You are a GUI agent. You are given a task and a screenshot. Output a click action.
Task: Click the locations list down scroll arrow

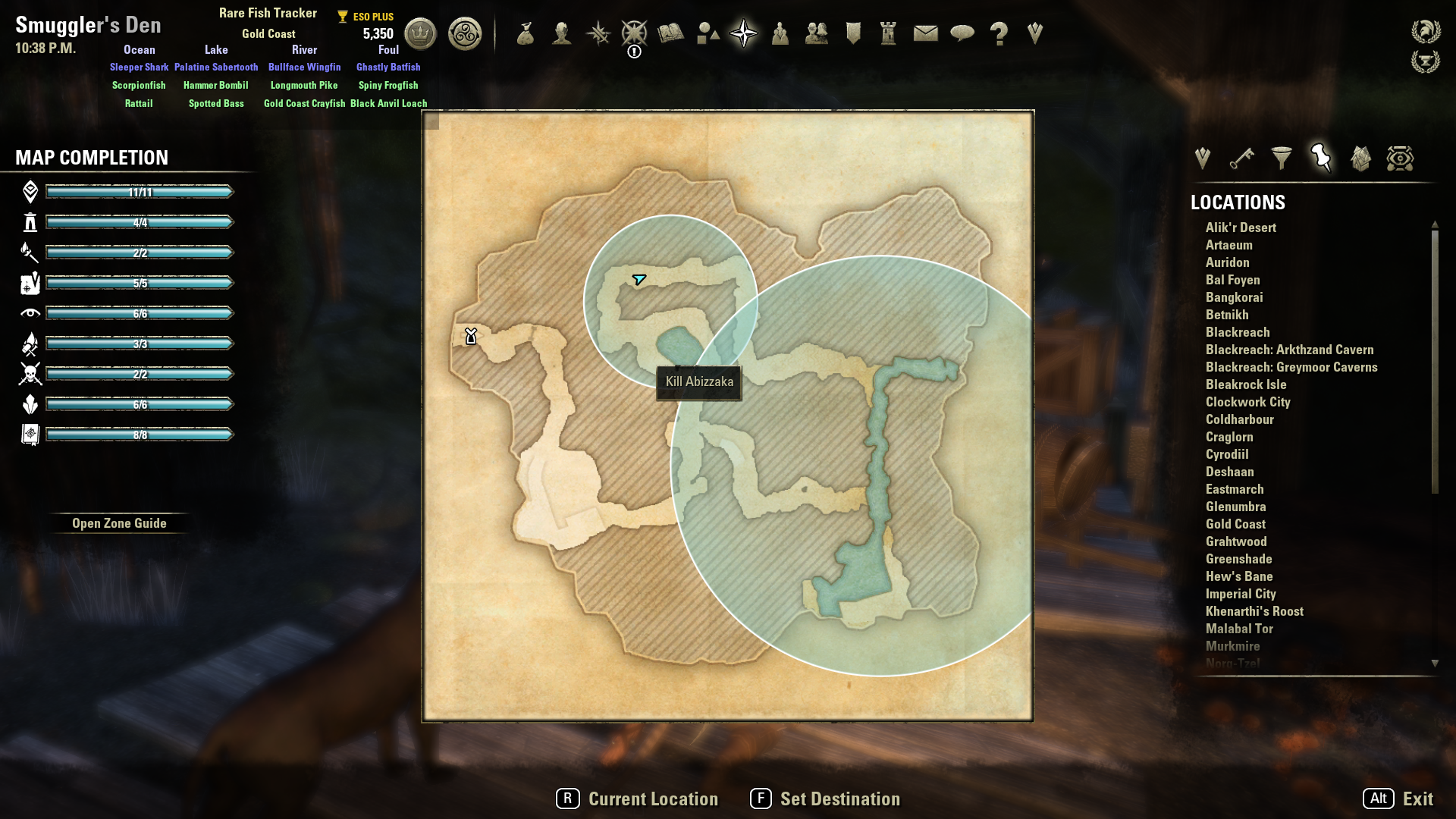1435,664
